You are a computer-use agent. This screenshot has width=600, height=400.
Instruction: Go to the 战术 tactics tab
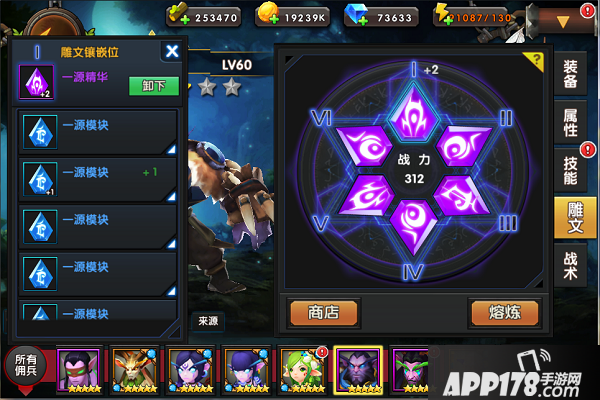pyautogui.click(x=570, y=266)
